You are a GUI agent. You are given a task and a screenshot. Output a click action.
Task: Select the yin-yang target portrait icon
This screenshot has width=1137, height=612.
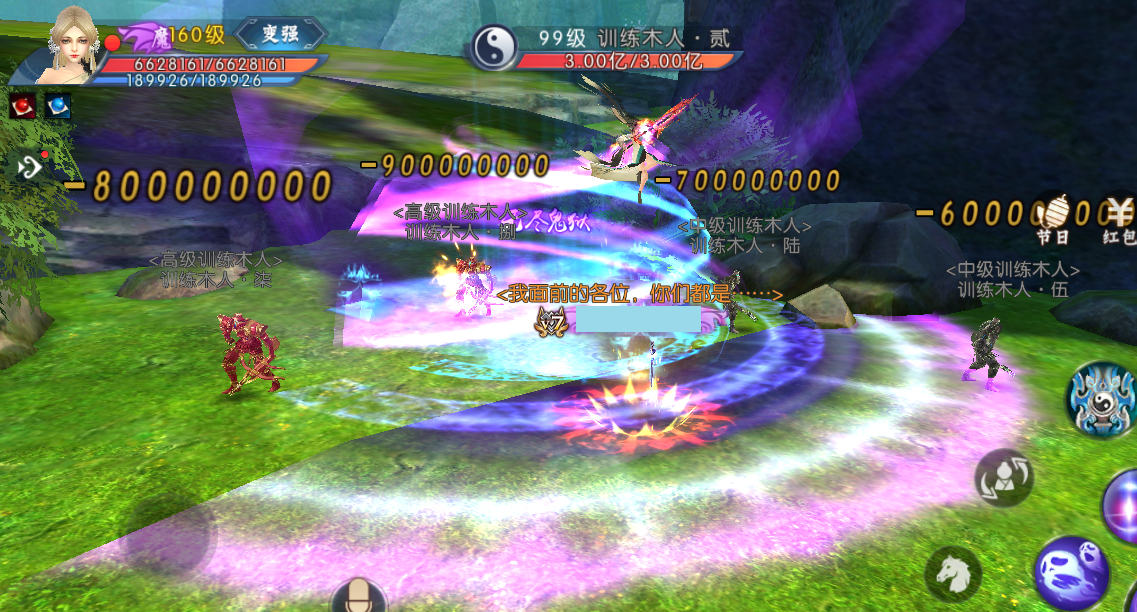click(494, 47)
